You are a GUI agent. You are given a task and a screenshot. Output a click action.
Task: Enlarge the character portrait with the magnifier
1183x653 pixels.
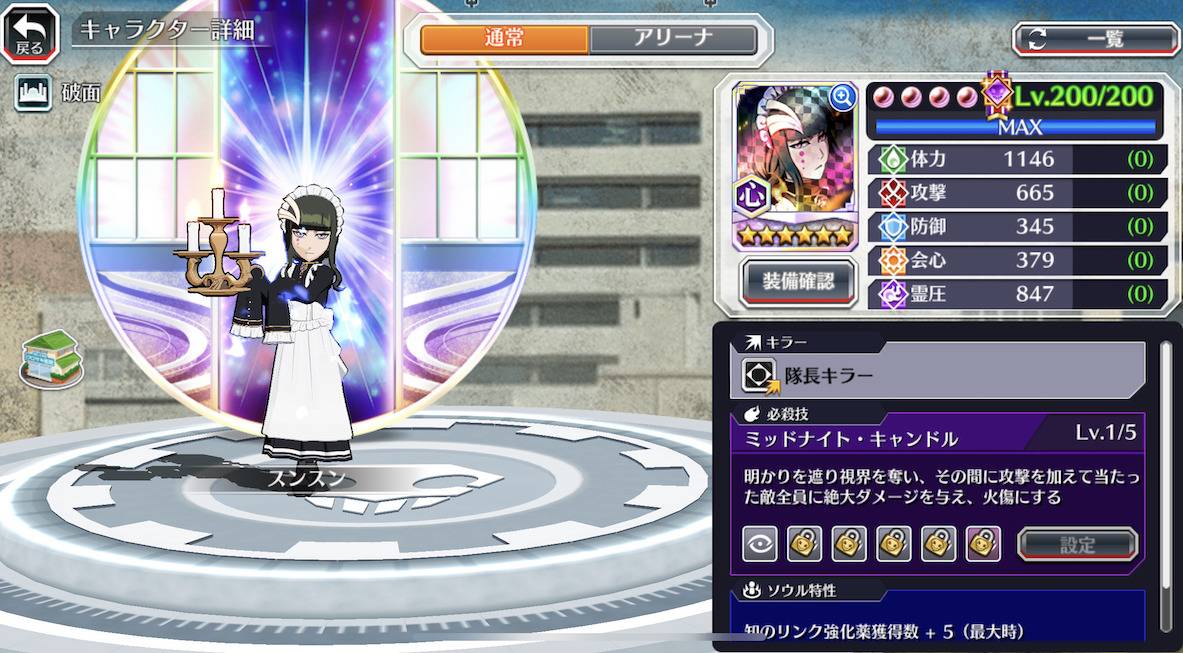[842, 97]
